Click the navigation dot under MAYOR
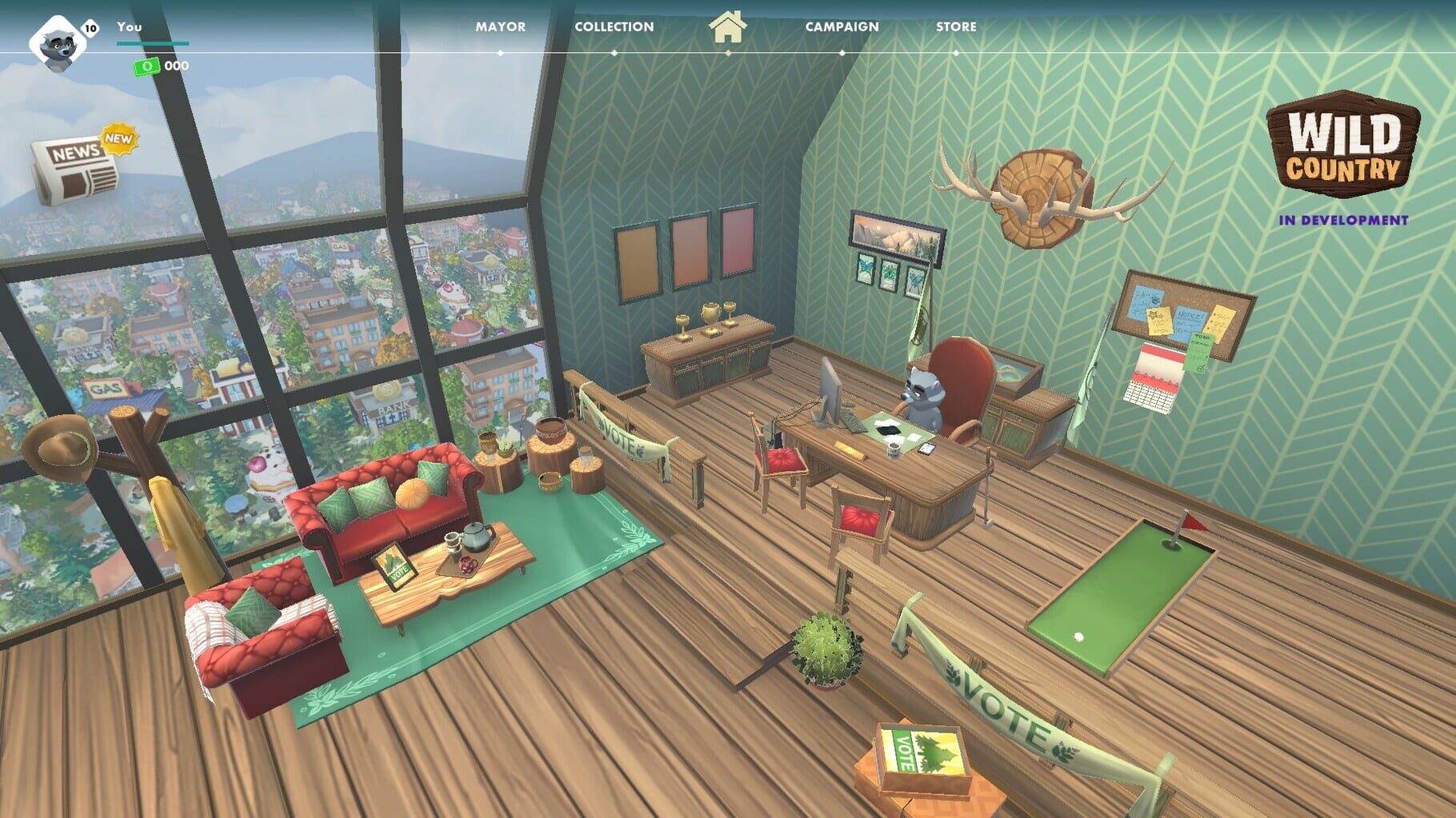 tap(498, 52)
